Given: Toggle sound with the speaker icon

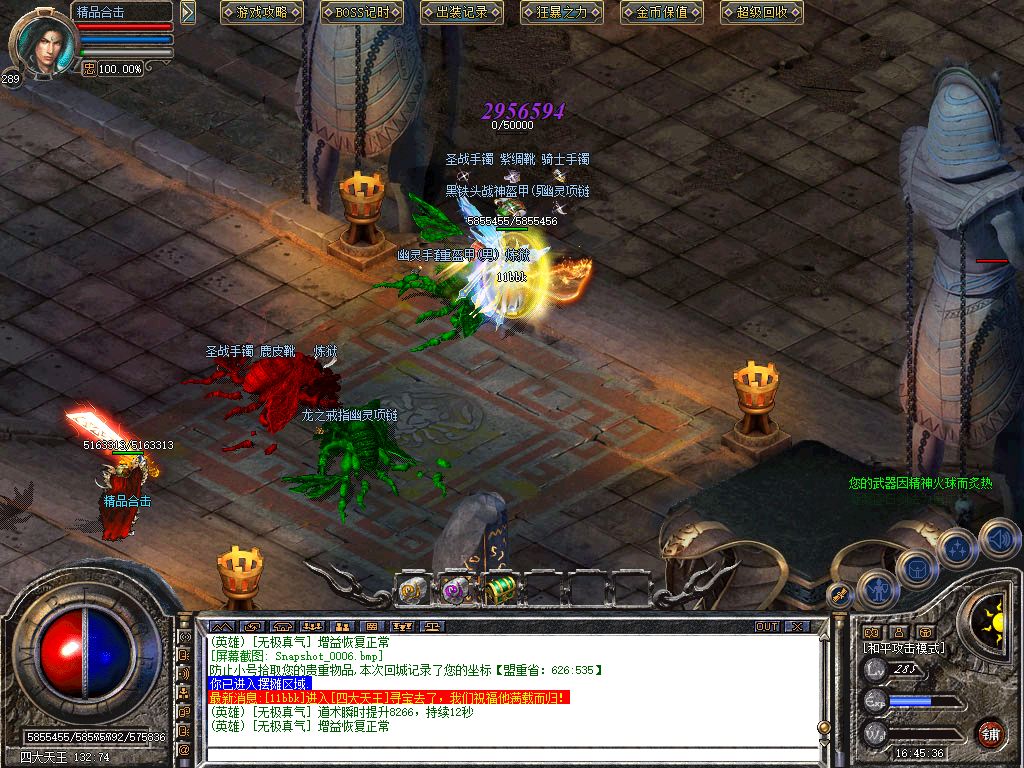Looking at the screenshot, I should point(999,538).
